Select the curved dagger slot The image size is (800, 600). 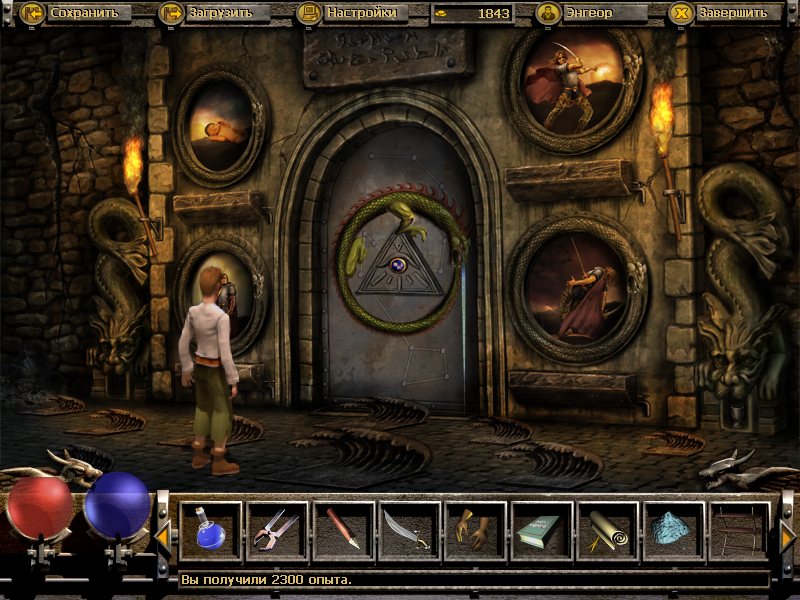(409, 531)
